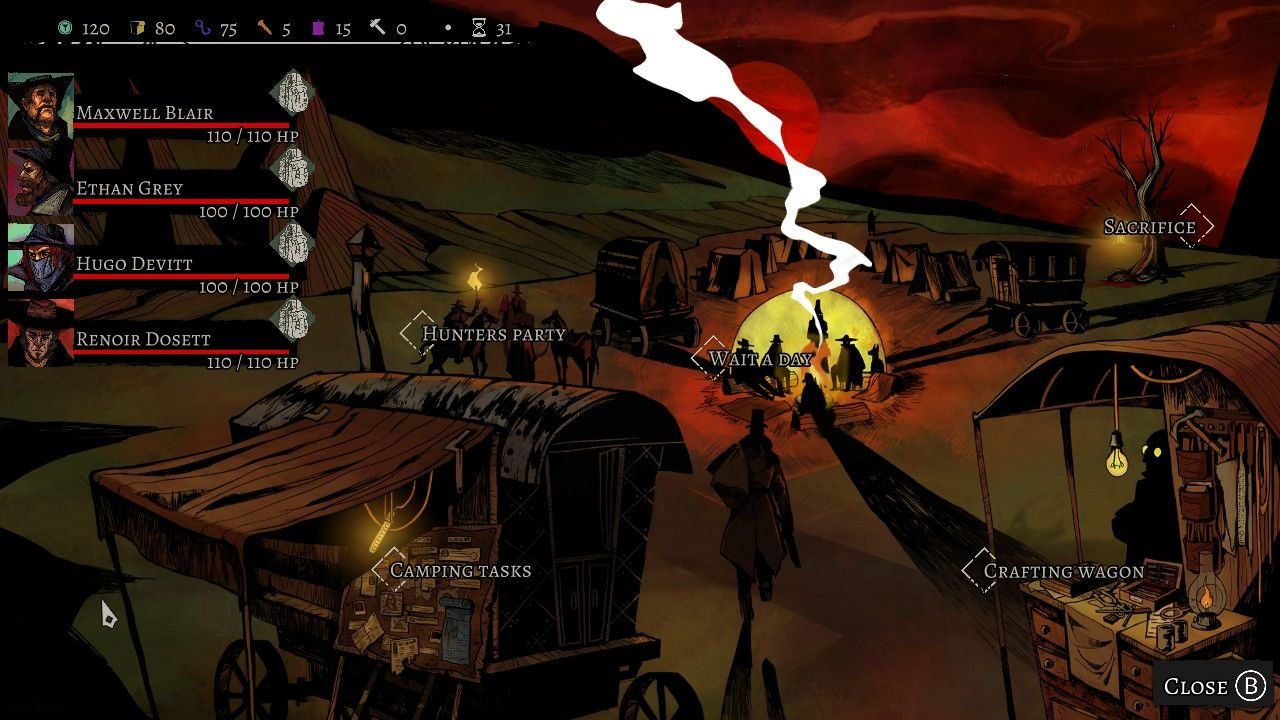Select Maxwell Blair's portrait
This screenshot has width=1280, height=720.
pos(41,107)
